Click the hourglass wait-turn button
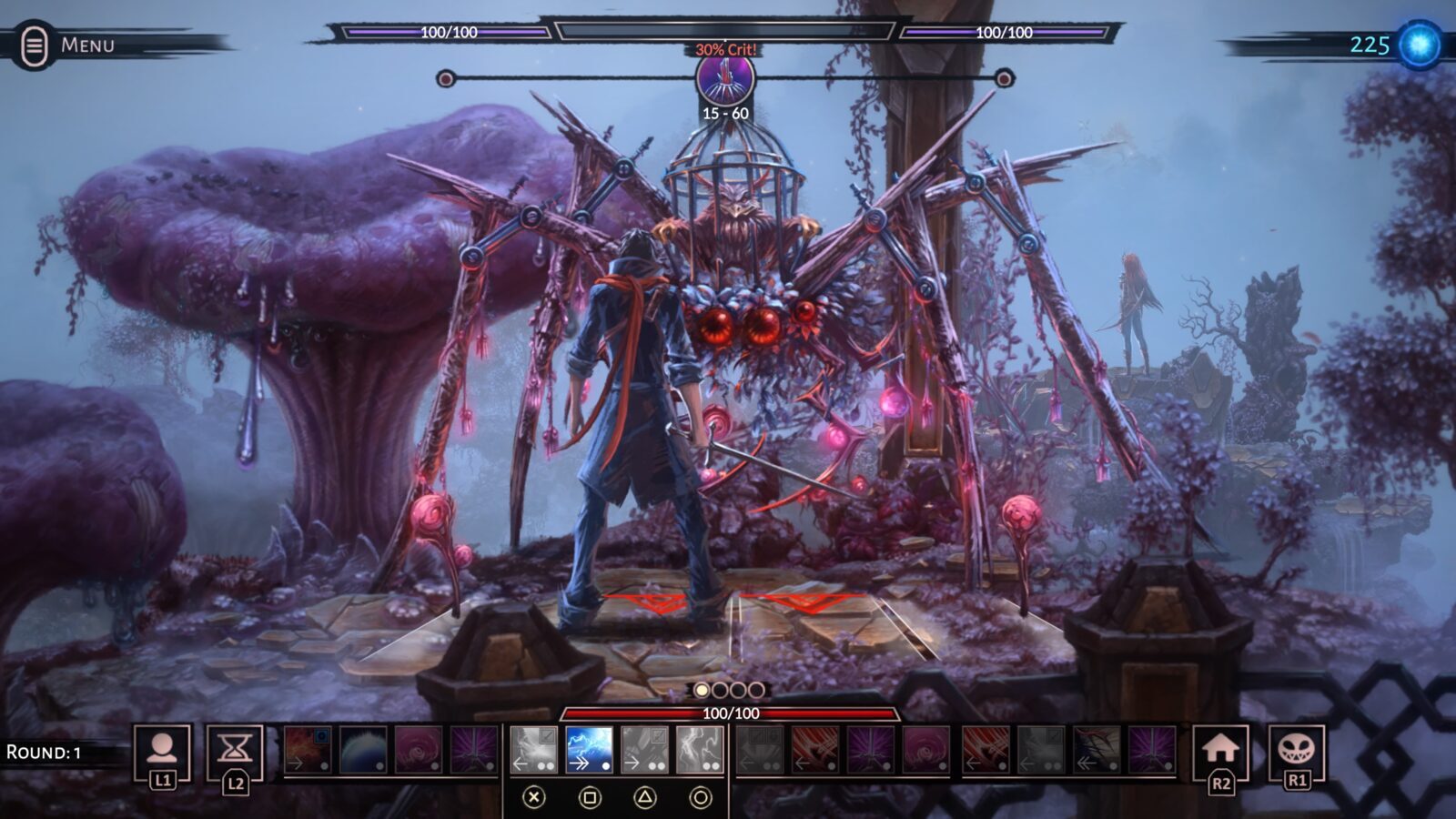Screen dimensions: 1456x819 tap(235, 750)
